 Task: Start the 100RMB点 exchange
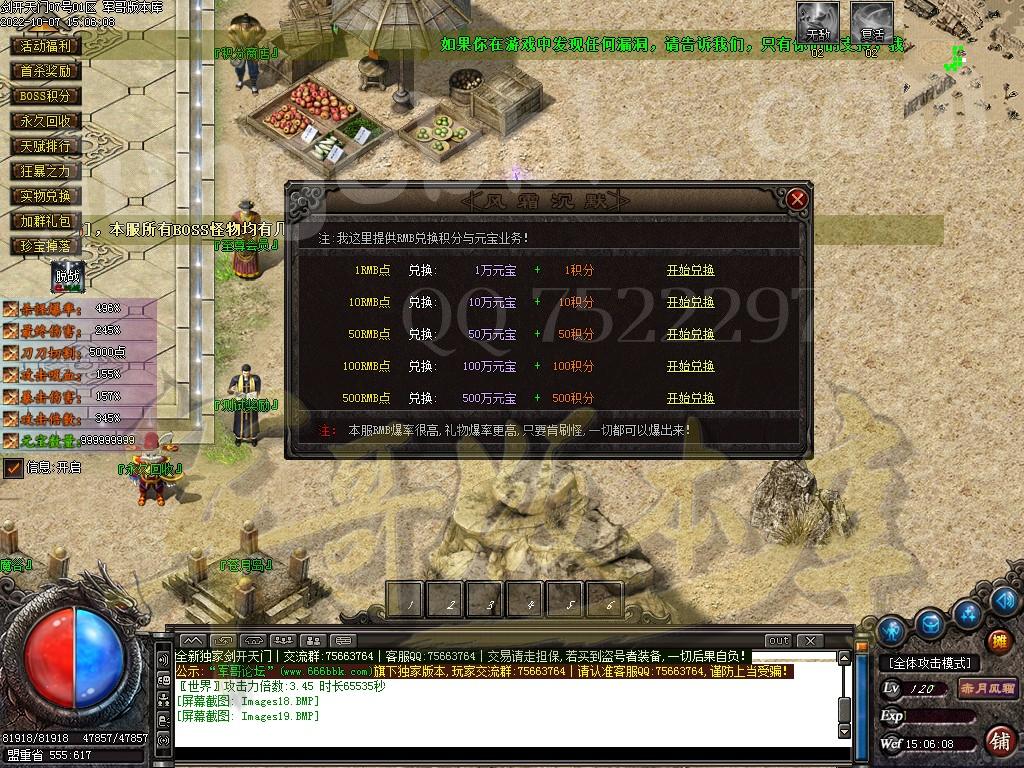click(690, 366)
